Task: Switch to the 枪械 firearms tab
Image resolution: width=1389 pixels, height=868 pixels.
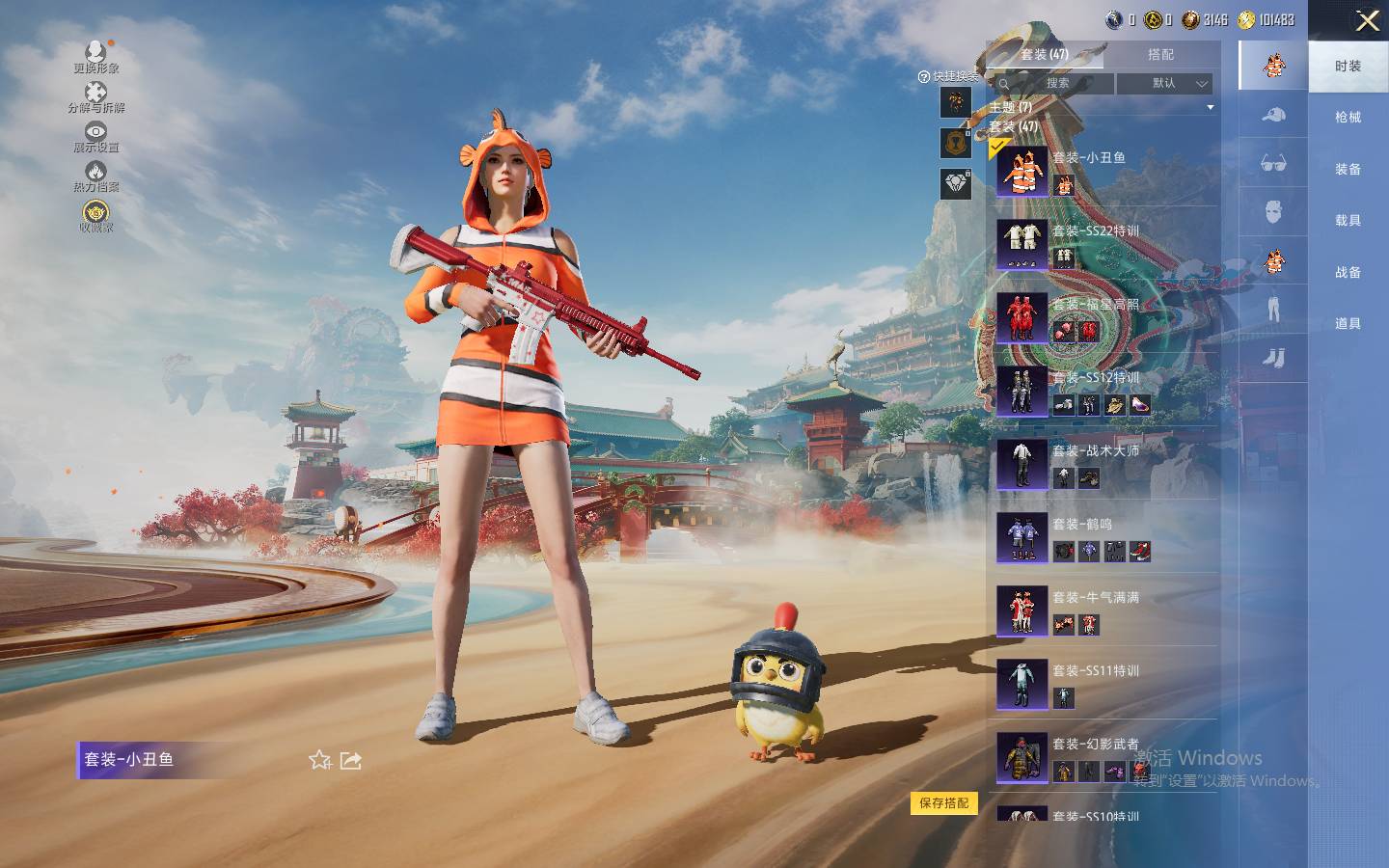Action: (x=1348, y=118)
